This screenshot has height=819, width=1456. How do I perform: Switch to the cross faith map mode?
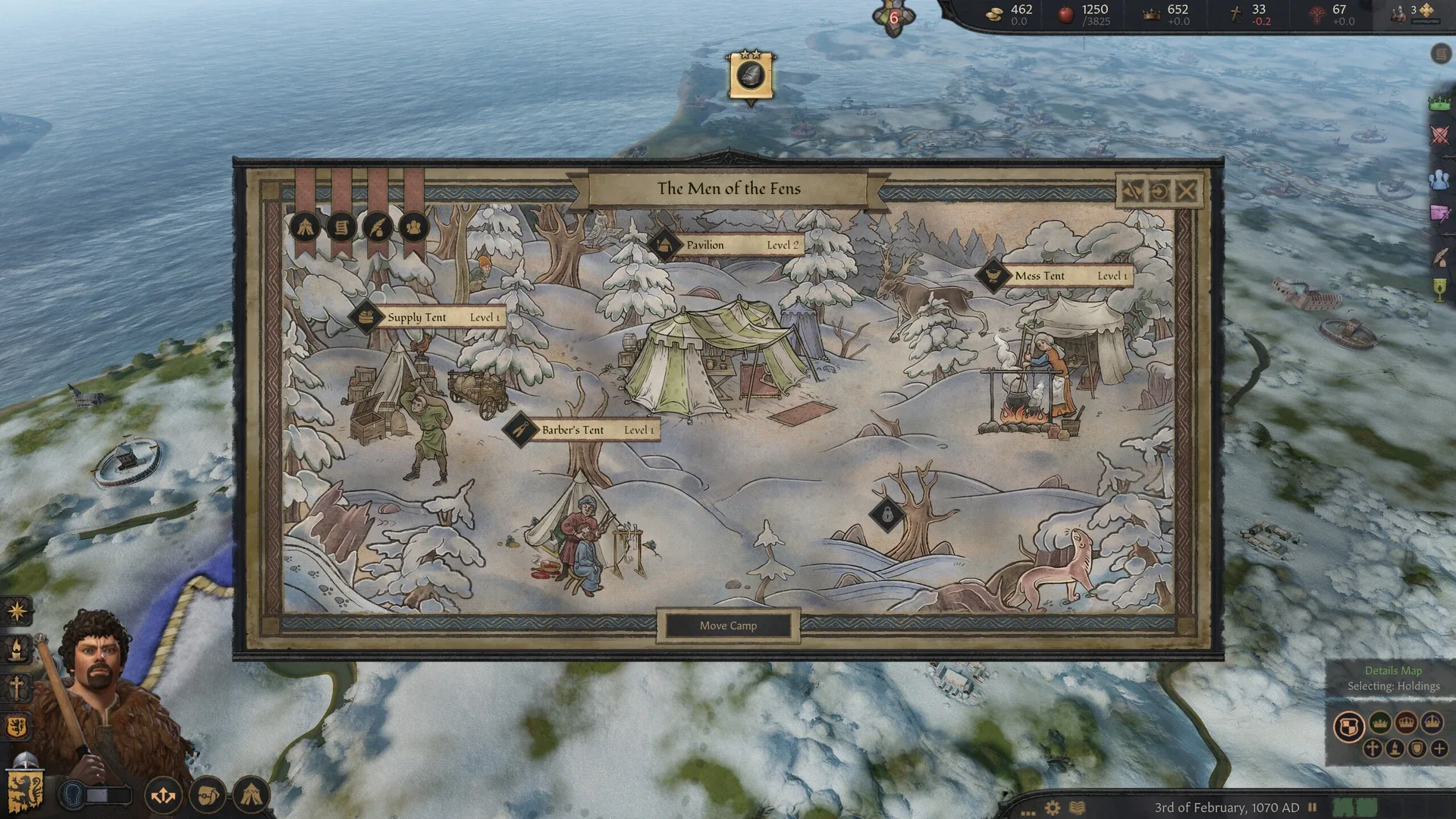tap(1372, 749)
